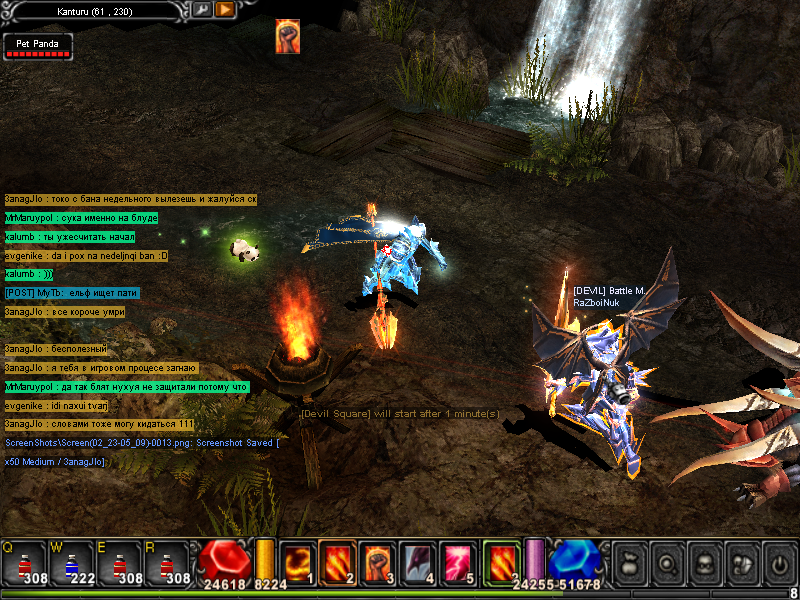Use the Q potion slot
Image resolution: width=800 pixels, height=600 pixels.
pyautogui.click(x=24, y=563)
